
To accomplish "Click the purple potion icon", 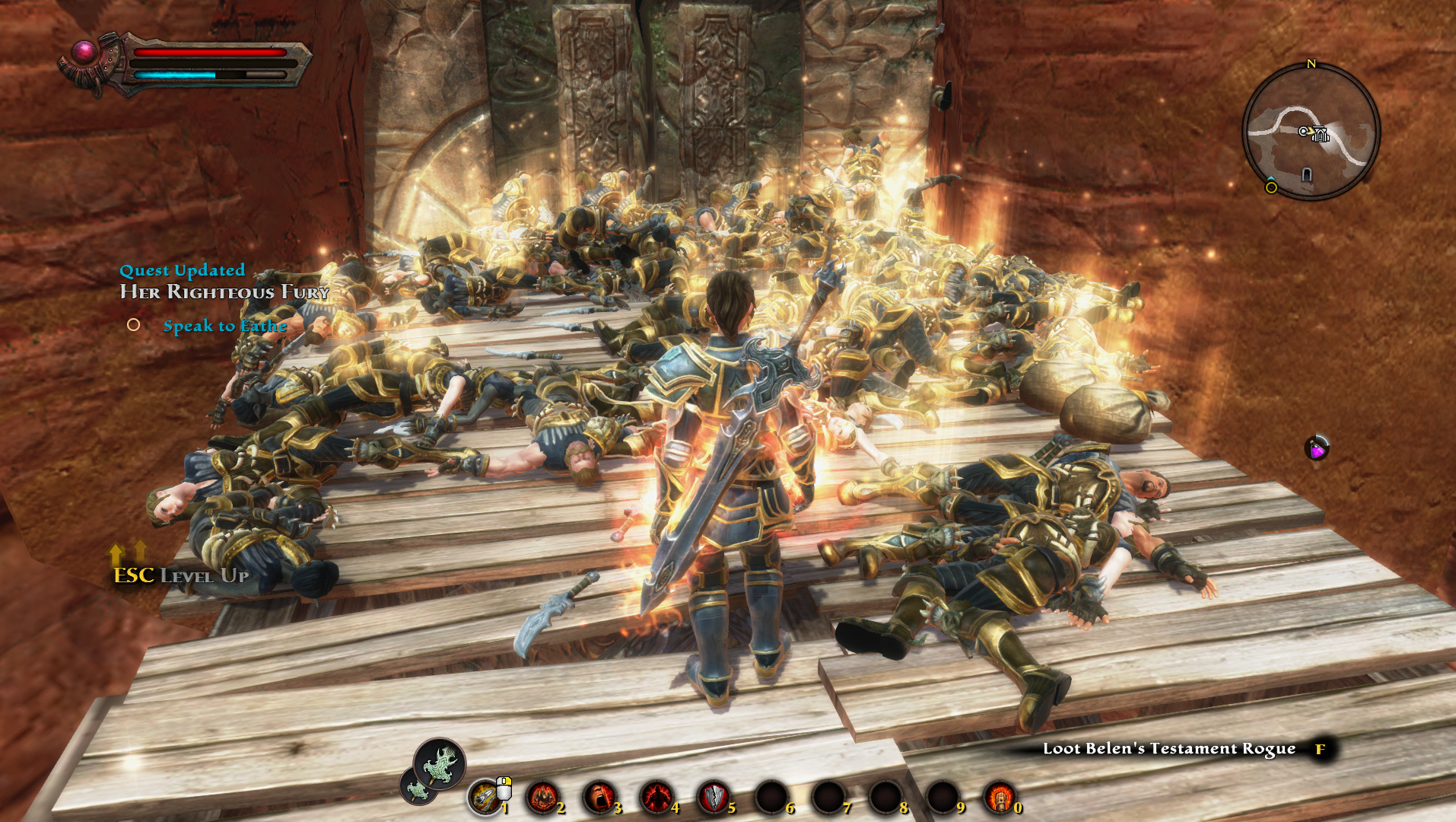I will (x=1317, y=448).
